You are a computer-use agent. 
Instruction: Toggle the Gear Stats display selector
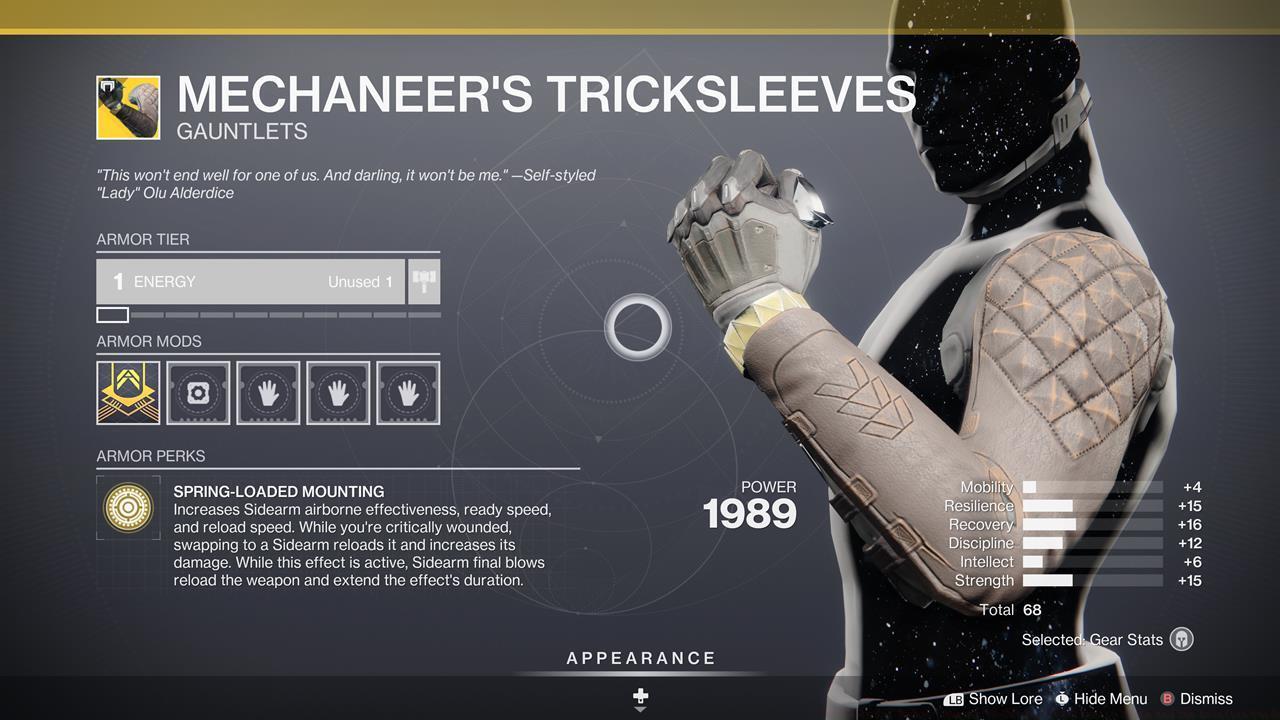click(x=1181, y=639)
